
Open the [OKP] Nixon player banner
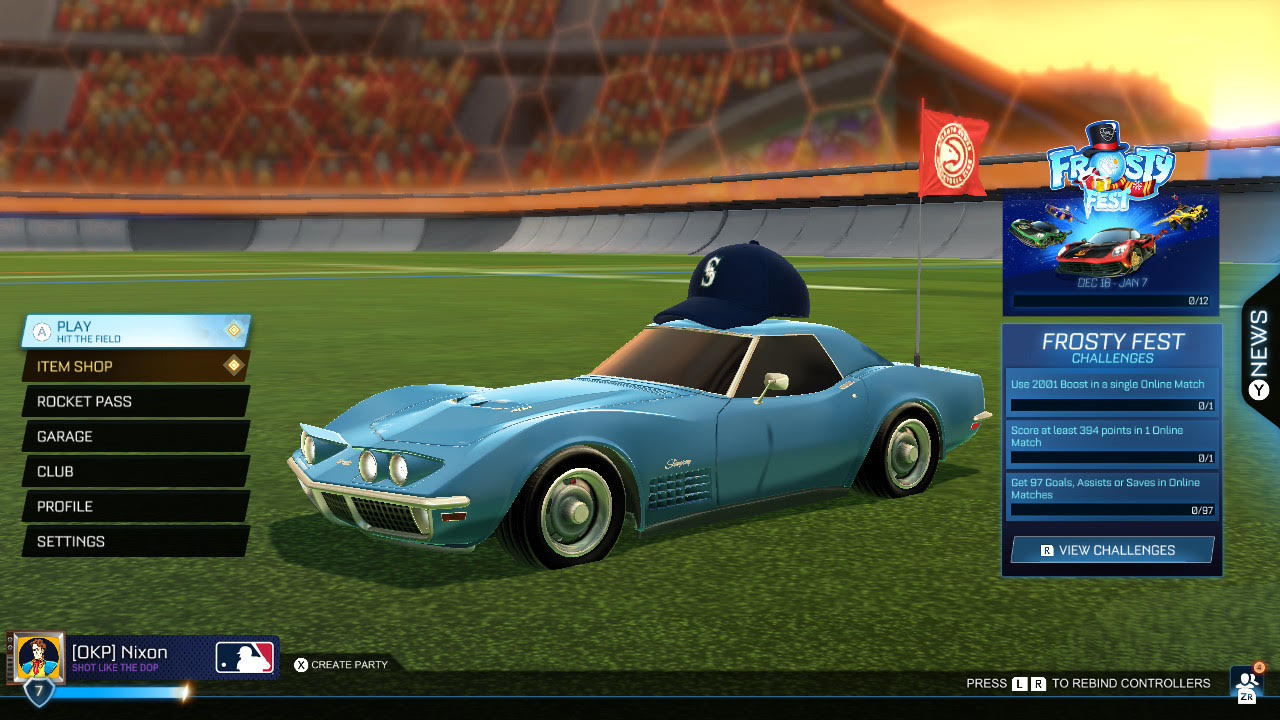point(172,658)
